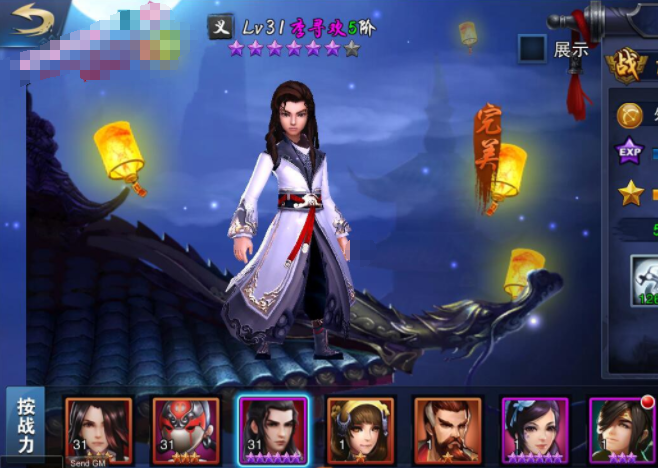Click the purple EXP star icon

pos(630,152)
